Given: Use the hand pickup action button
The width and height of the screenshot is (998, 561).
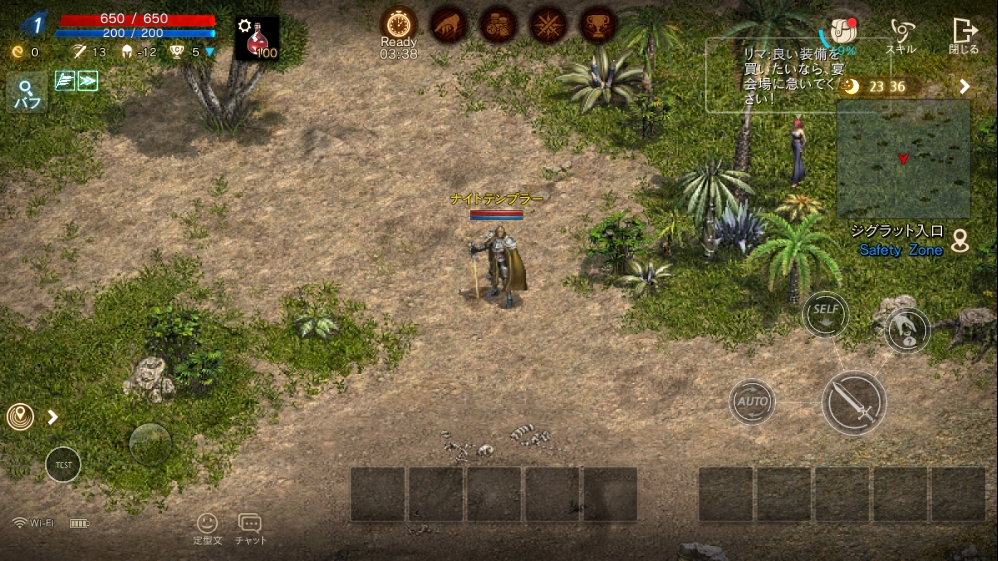Looking at the screenshot, I should [x=907, y=330].
